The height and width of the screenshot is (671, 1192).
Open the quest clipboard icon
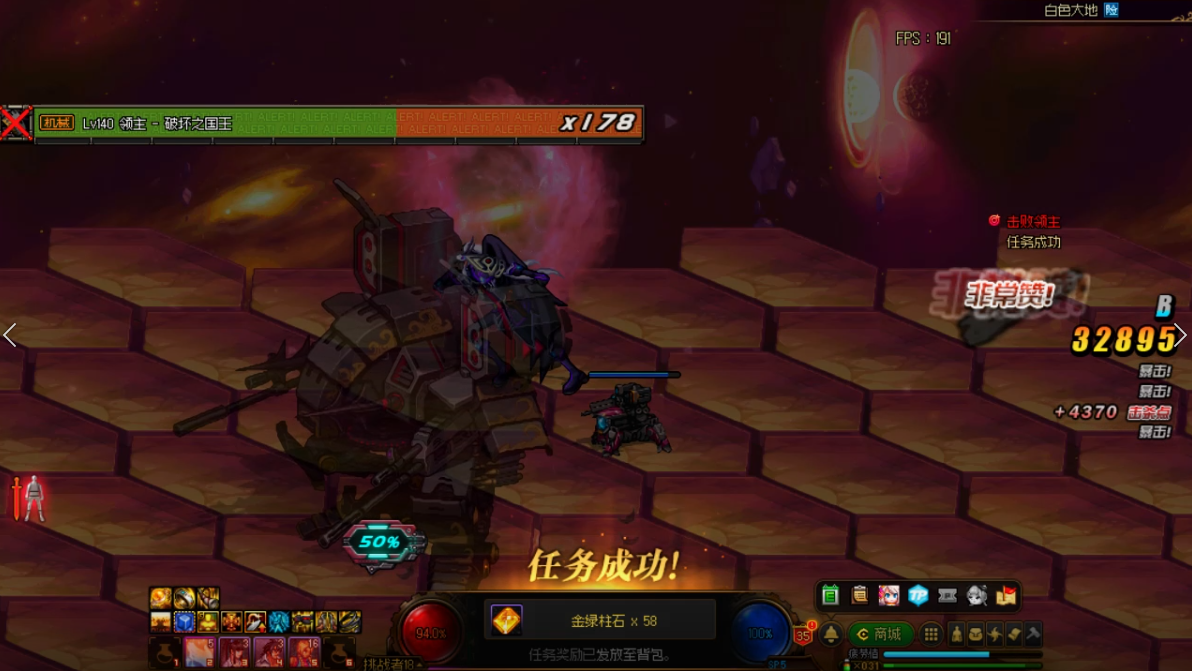pos(859,596)
